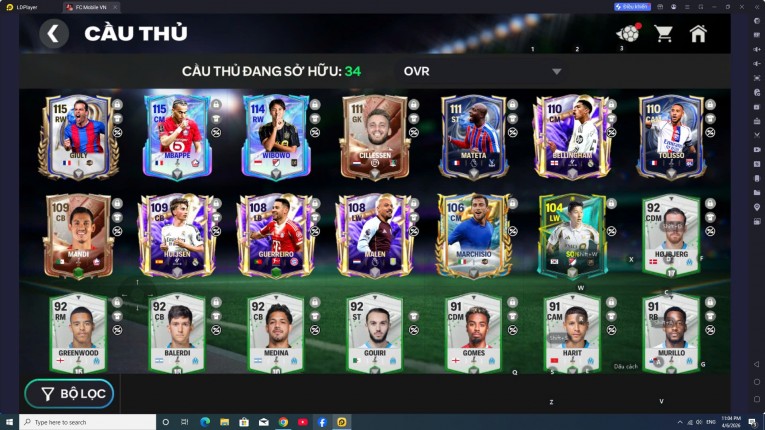The image size is (765, 430).
Task: Return to the home screen
Action: coord(698,34)
